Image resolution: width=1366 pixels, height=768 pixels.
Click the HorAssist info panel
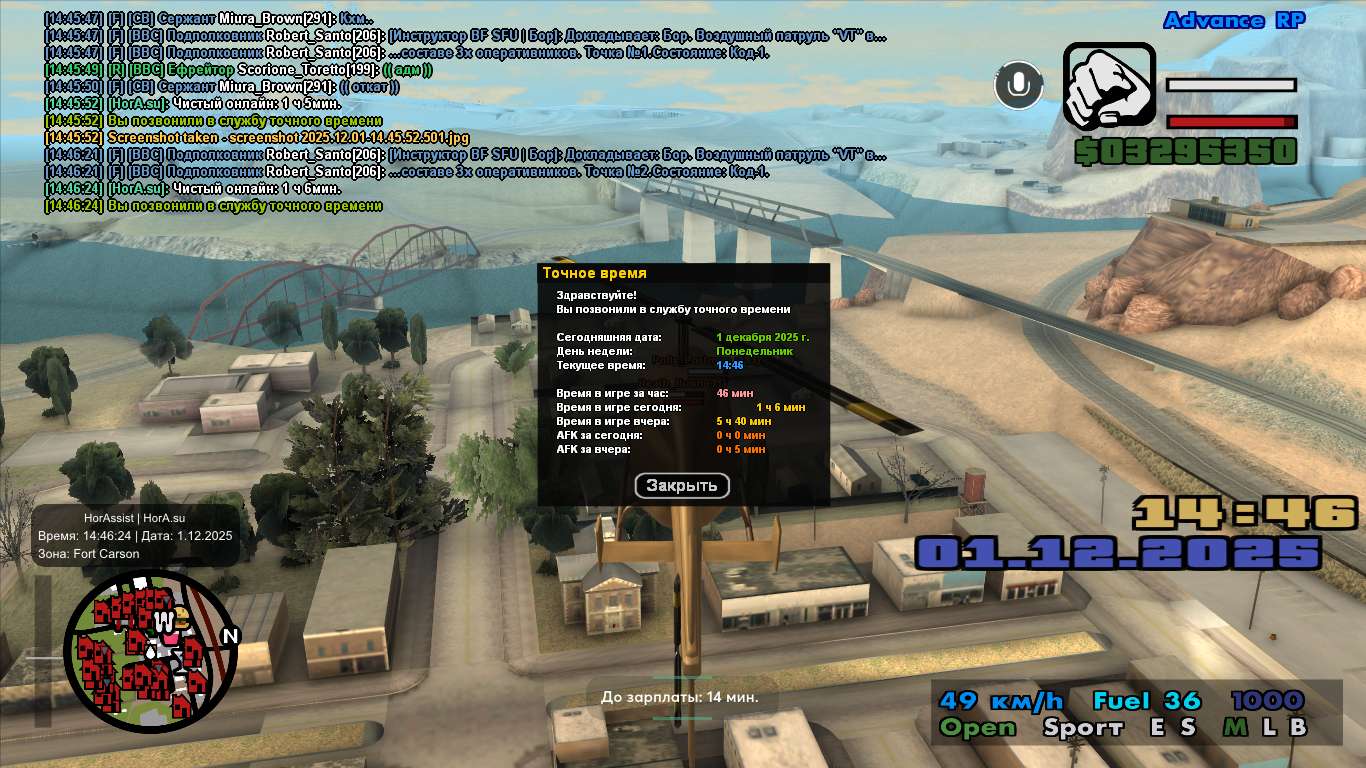(x=136, y=536)
